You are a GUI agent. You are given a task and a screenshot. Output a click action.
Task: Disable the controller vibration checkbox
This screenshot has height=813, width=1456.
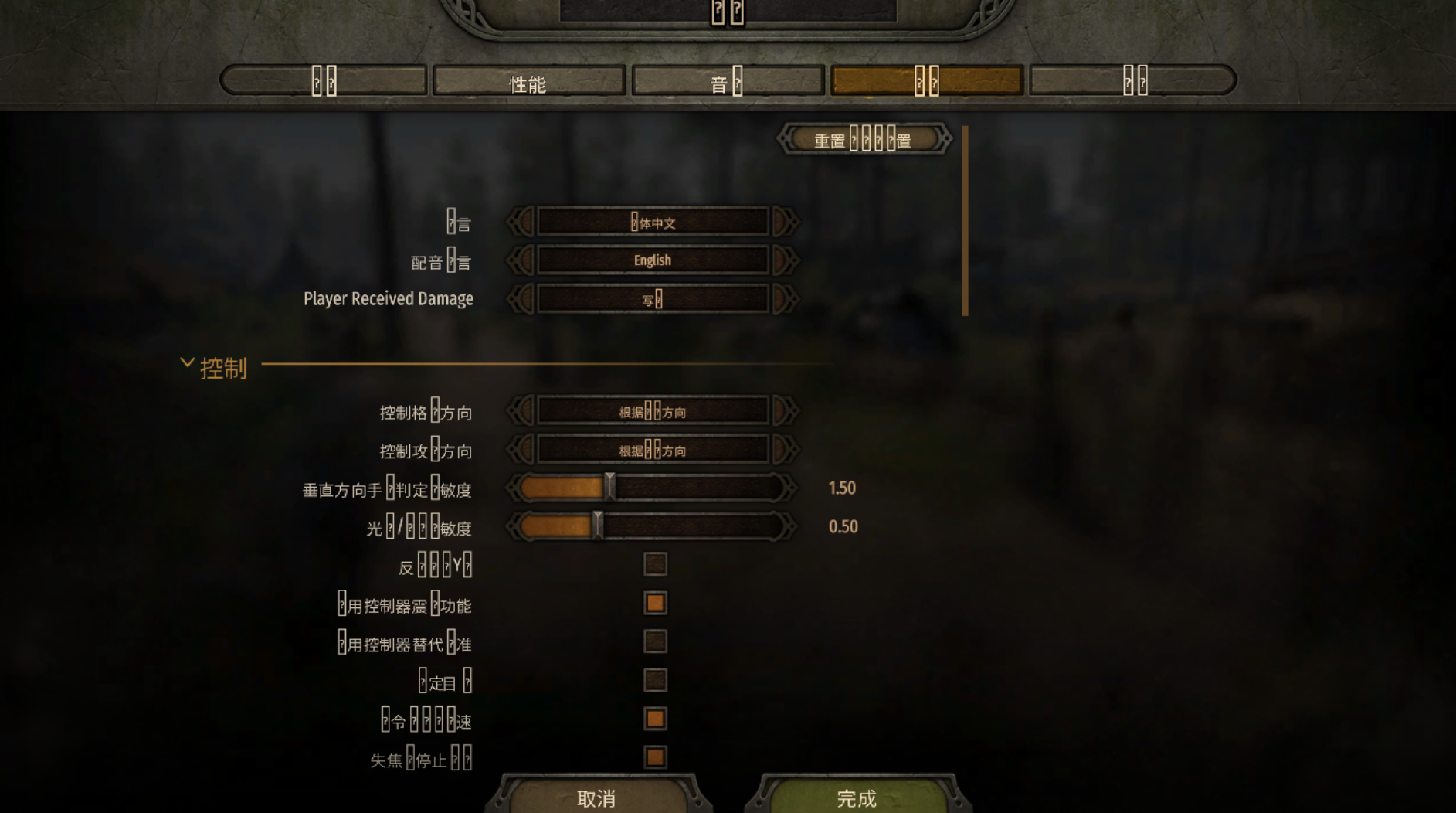point(655,603)
